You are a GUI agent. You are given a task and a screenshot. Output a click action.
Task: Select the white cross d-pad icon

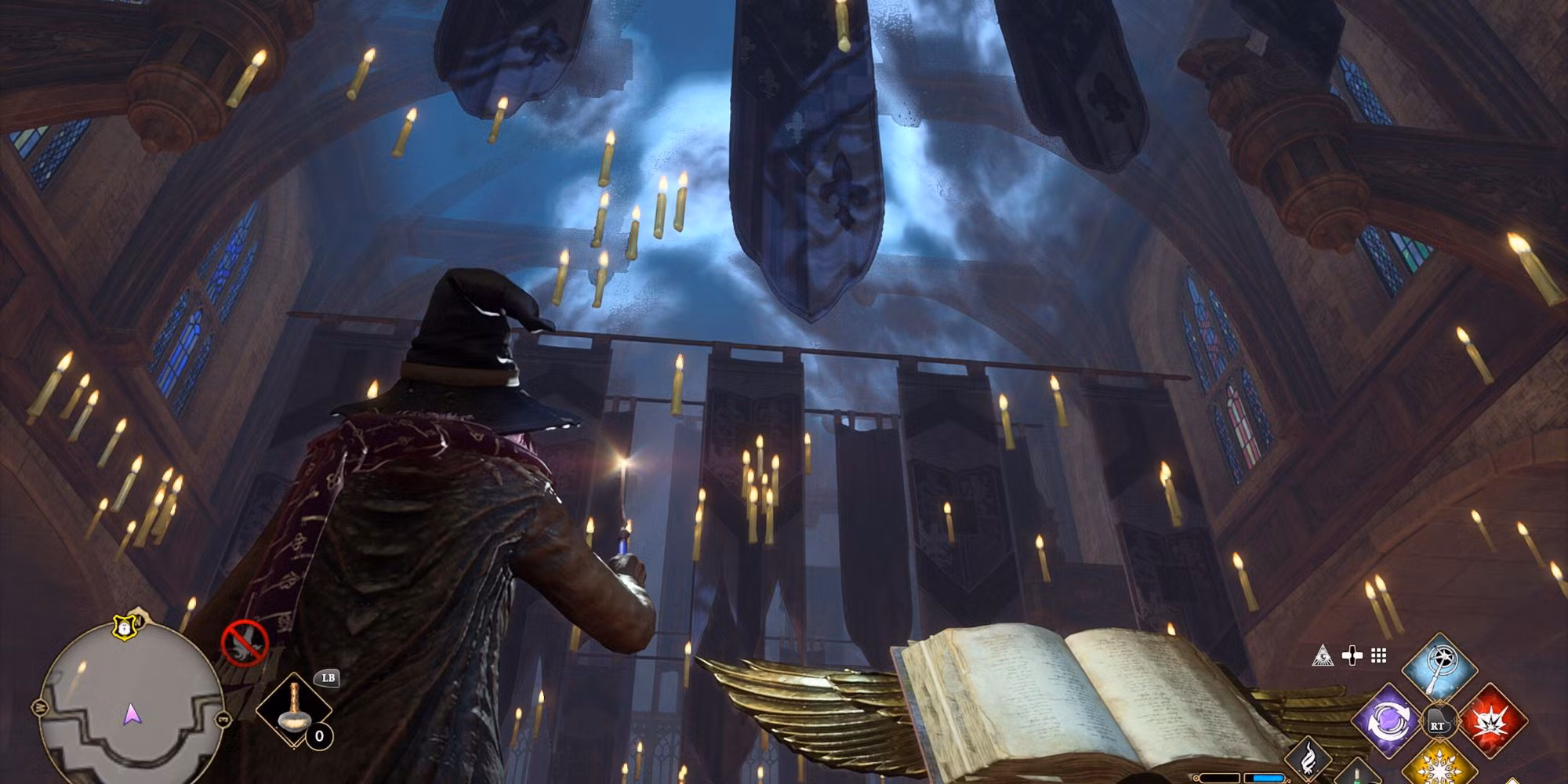coord(1352,656)
